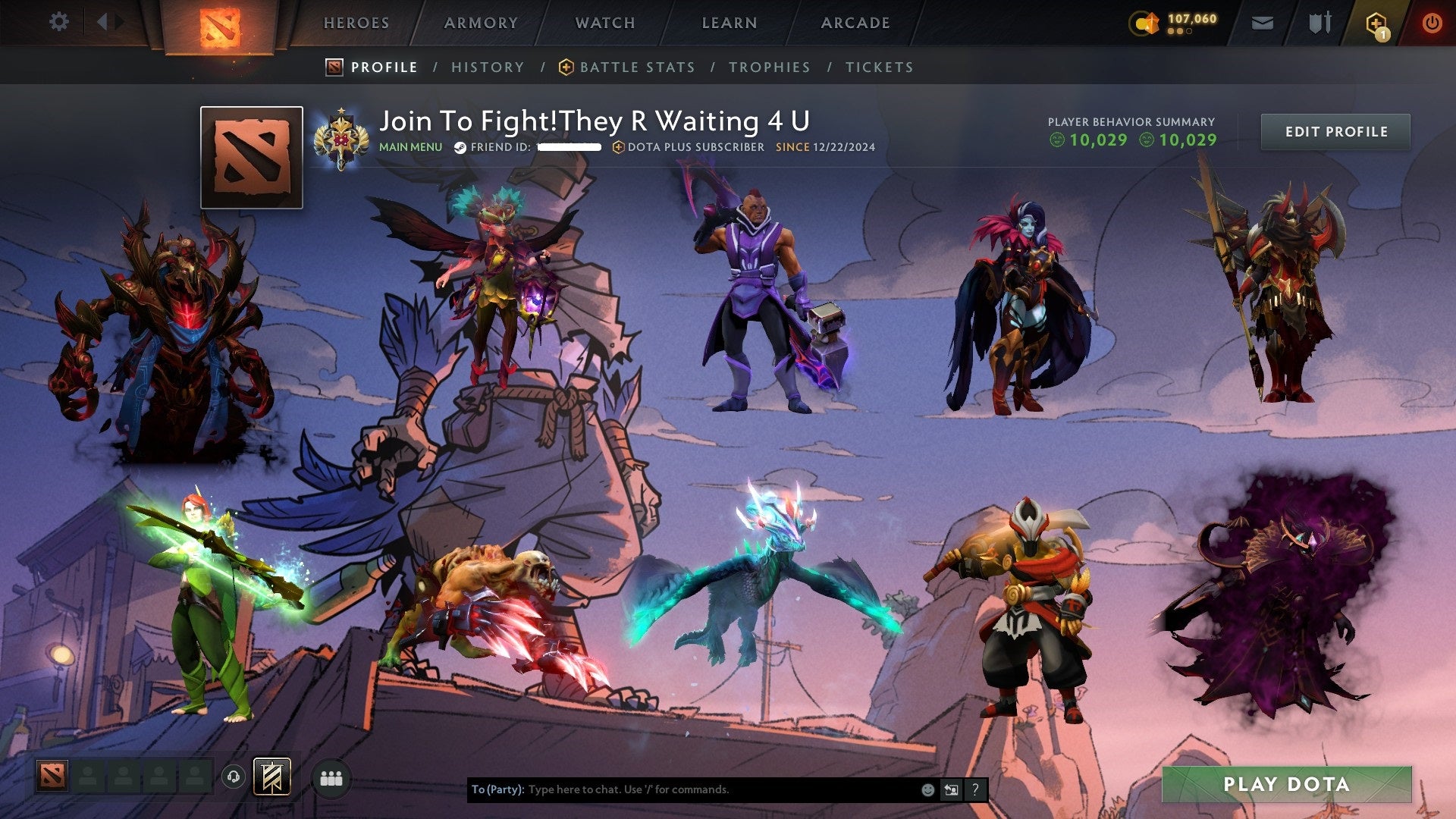Open the TROPHIES section

click(770, 67)
